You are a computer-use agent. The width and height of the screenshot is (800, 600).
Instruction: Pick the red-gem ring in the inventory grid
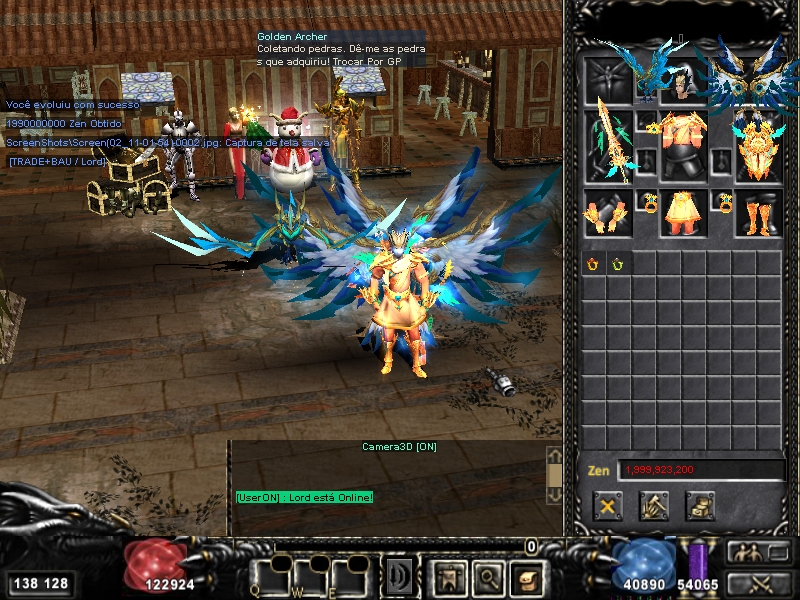click(x=593, y=264)
